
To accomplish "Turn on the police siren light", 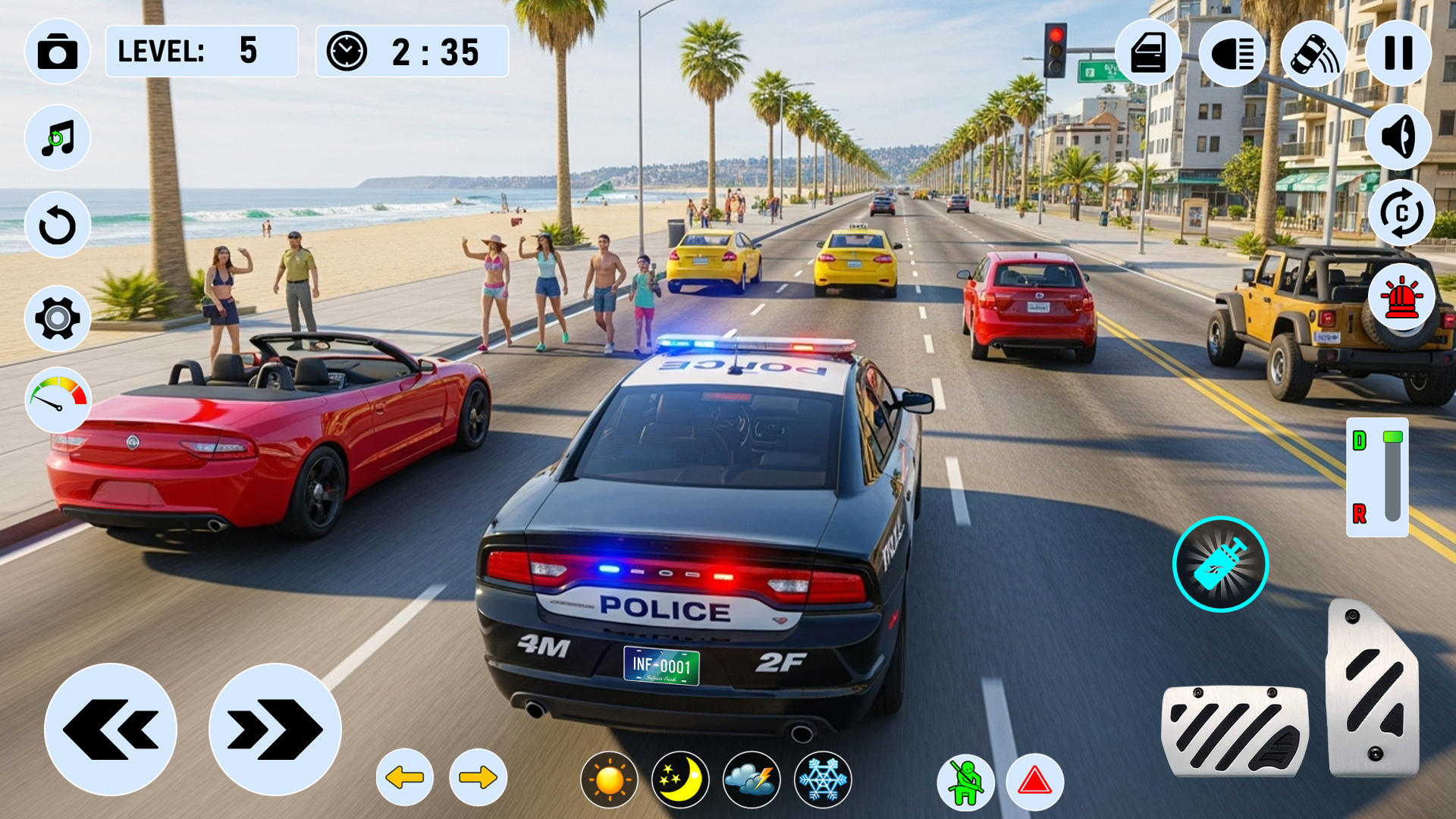I will pyautogui.click(x=1402, y=297).
